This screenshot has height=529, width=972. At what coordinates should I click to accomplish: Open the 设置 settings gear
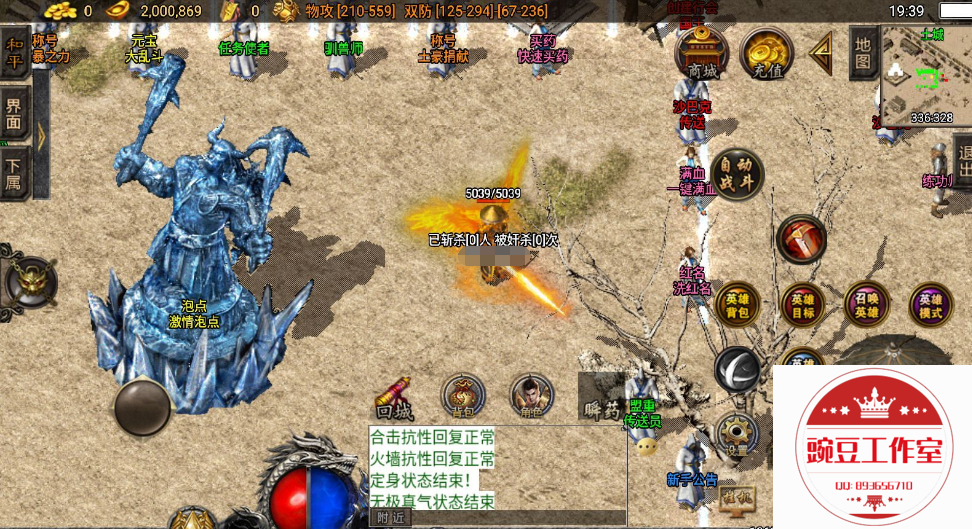coord(737,435)
